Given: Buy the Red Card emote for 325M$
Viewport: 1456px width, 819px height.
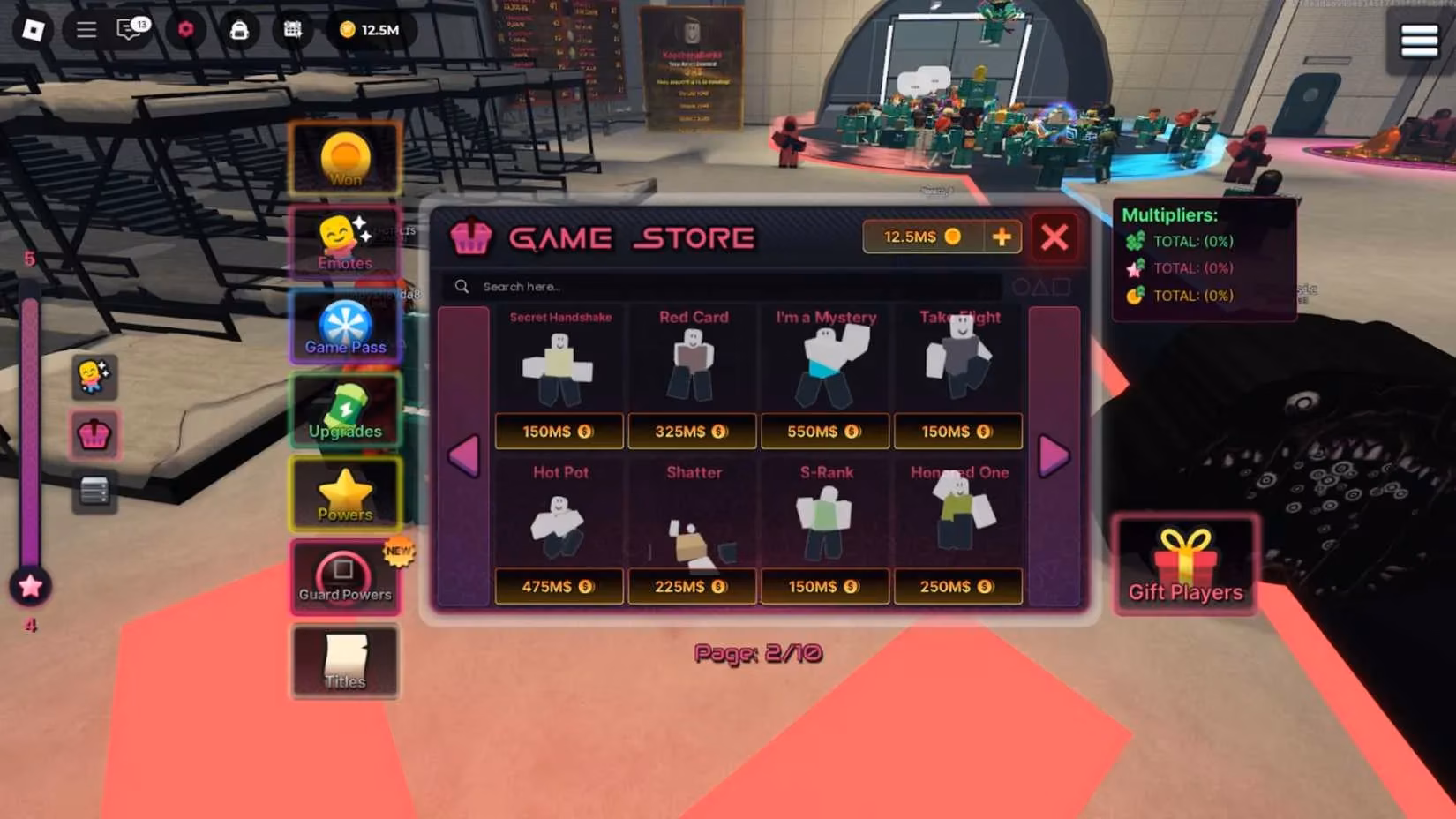Looking at the screenshot, I should (692, 432).
